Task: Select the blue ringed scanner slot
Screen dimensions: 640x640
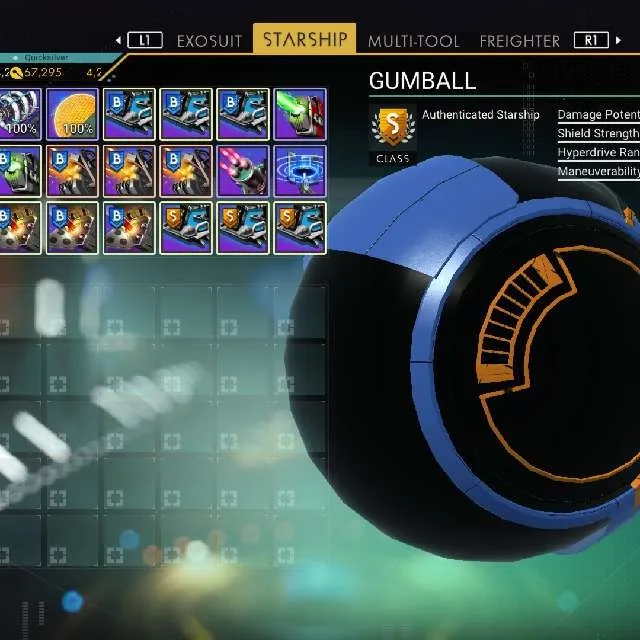Action: coord(300,171)
